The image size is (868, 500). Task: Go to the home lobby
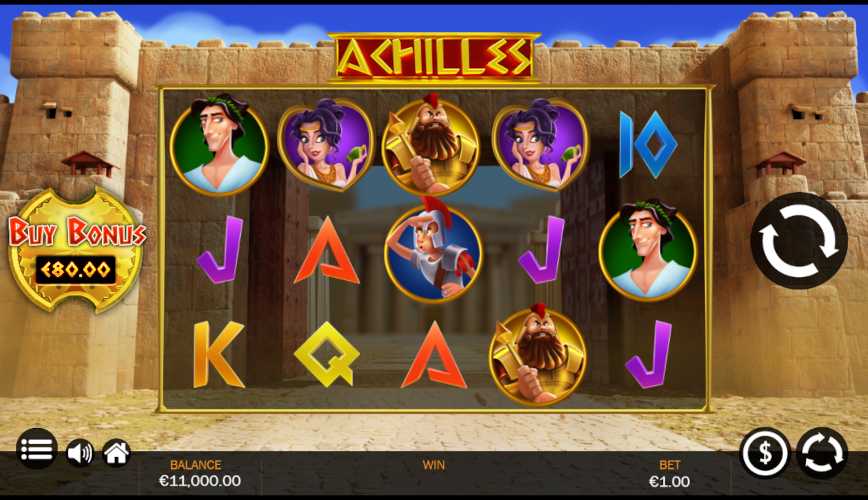(x=116, y=453)
